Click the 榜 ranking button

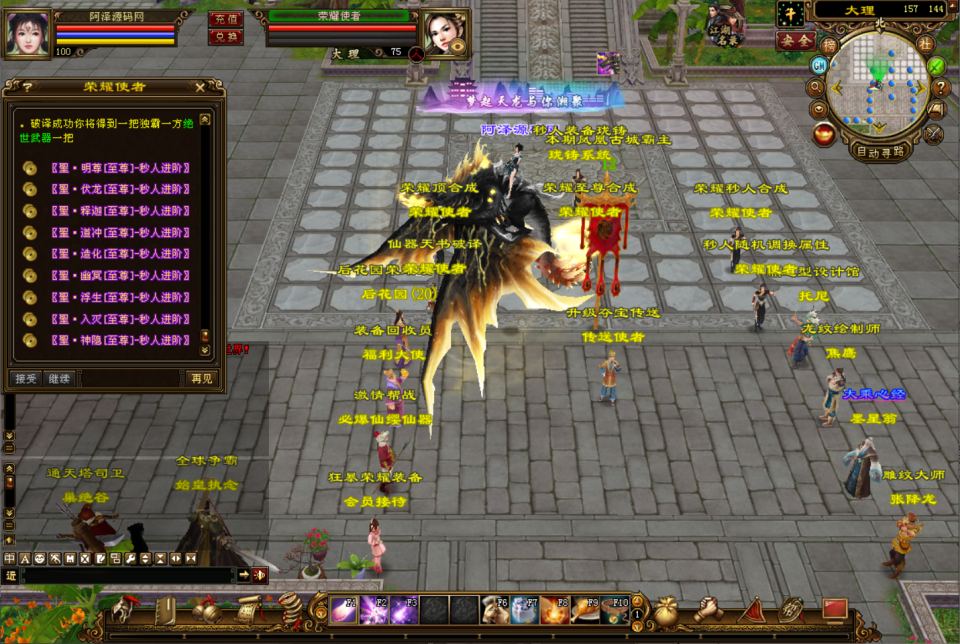(829, 45)
